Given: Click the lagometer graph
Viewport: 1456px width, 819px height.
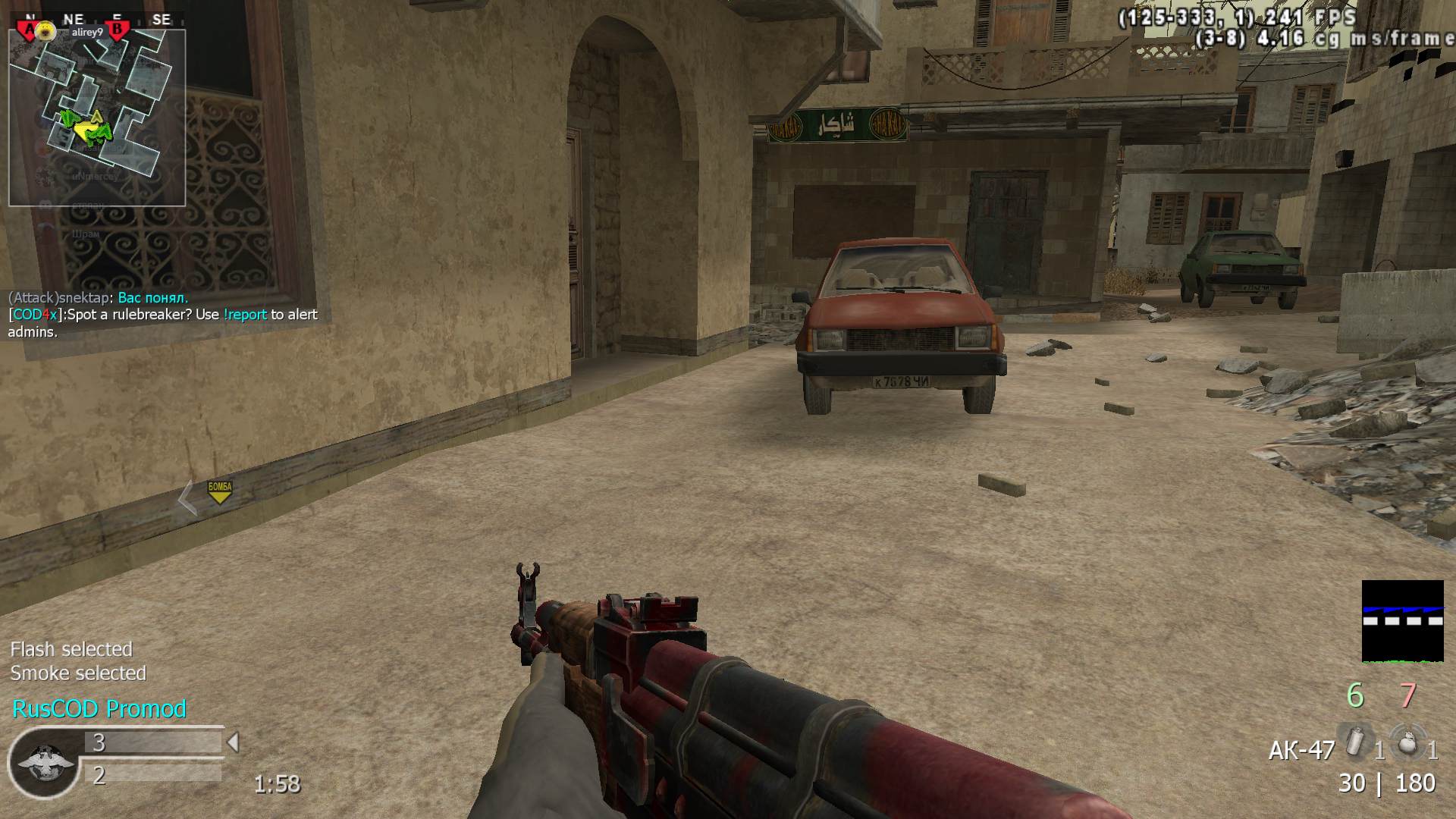Looking at the screenshot, I should pos(1402,621).
